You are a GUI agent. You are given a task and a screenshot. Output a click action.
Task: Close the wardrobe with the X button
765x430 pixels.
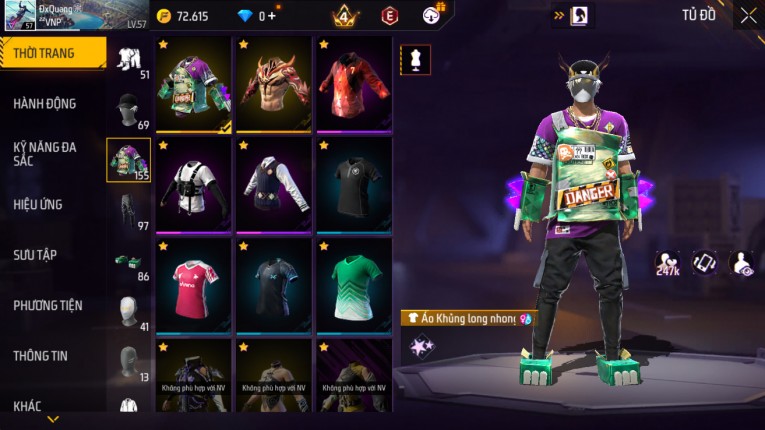point(748,15)
